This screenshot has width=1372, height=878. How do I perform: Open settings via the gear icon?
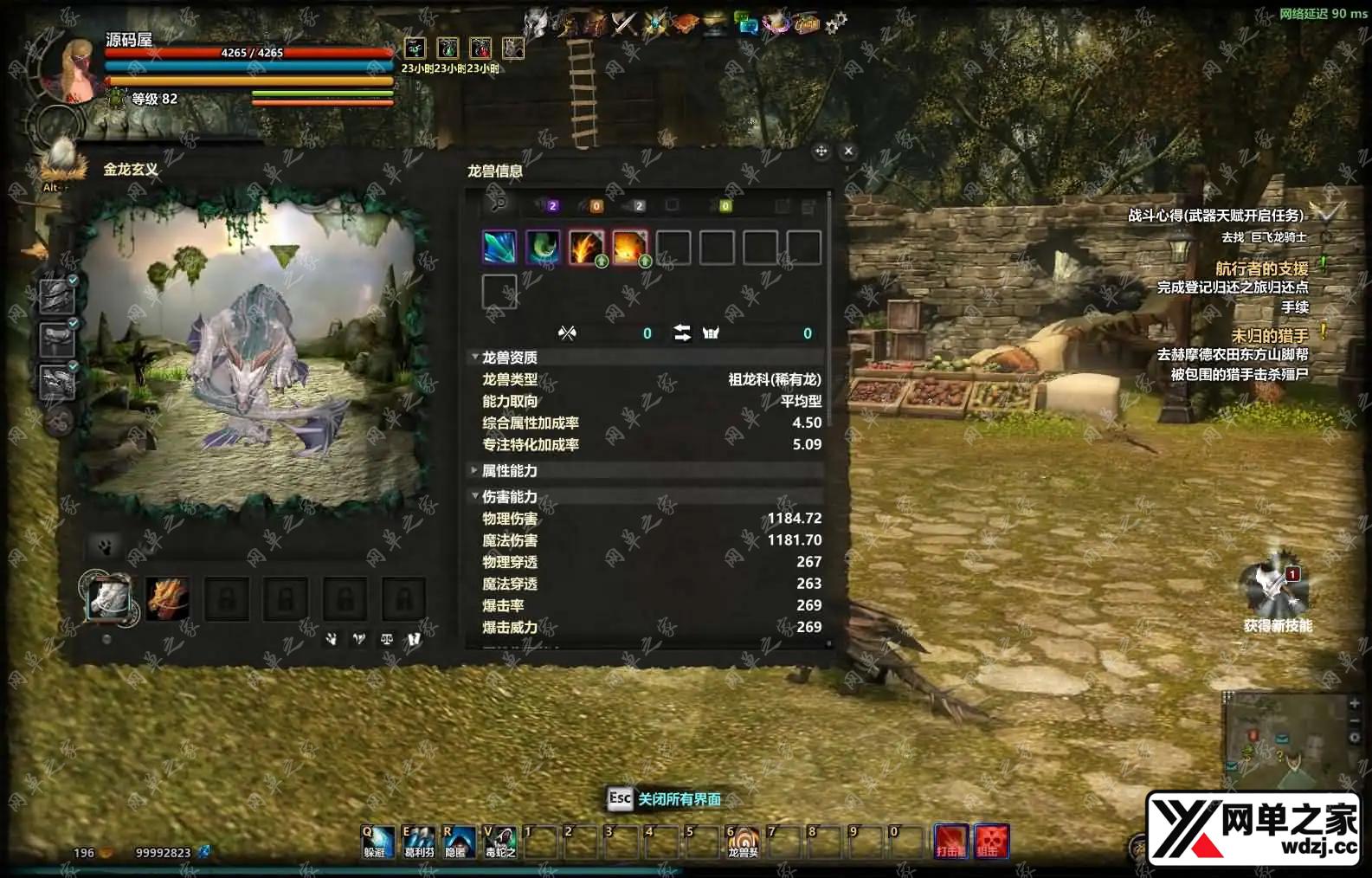pos(835,23)
